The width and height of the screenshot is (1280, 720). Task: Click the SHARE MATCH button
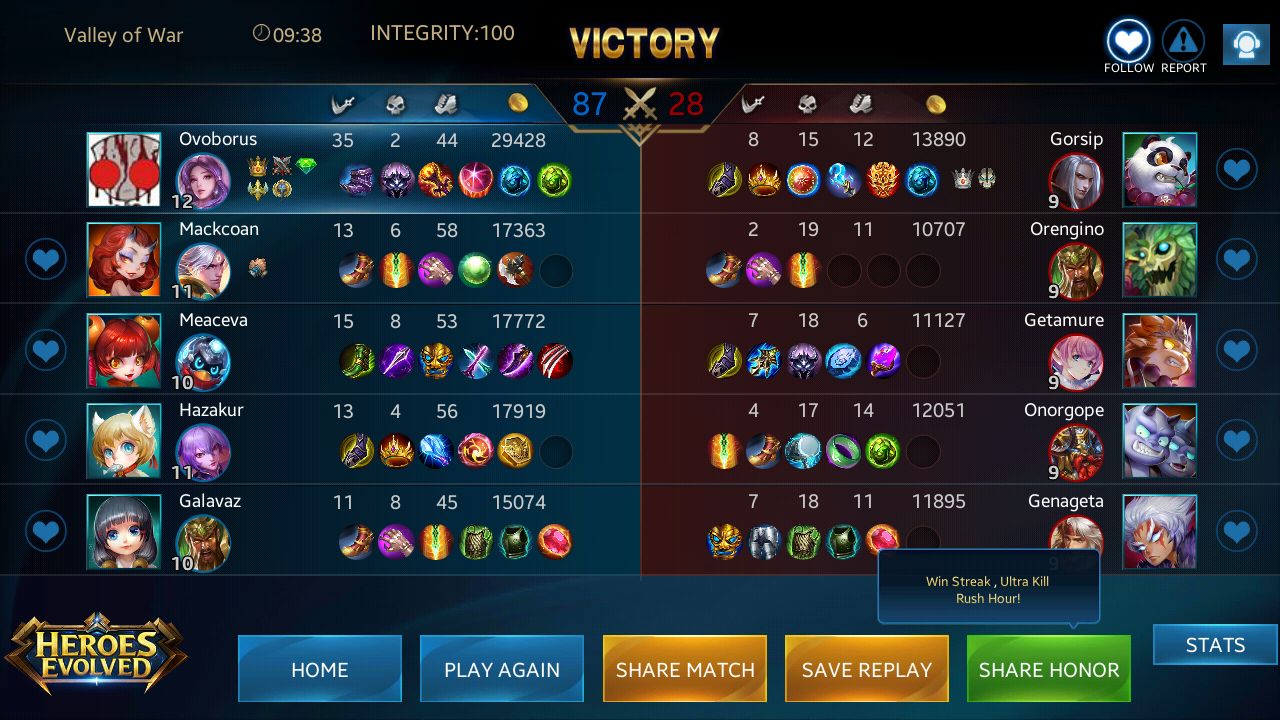tap(684, 669)
